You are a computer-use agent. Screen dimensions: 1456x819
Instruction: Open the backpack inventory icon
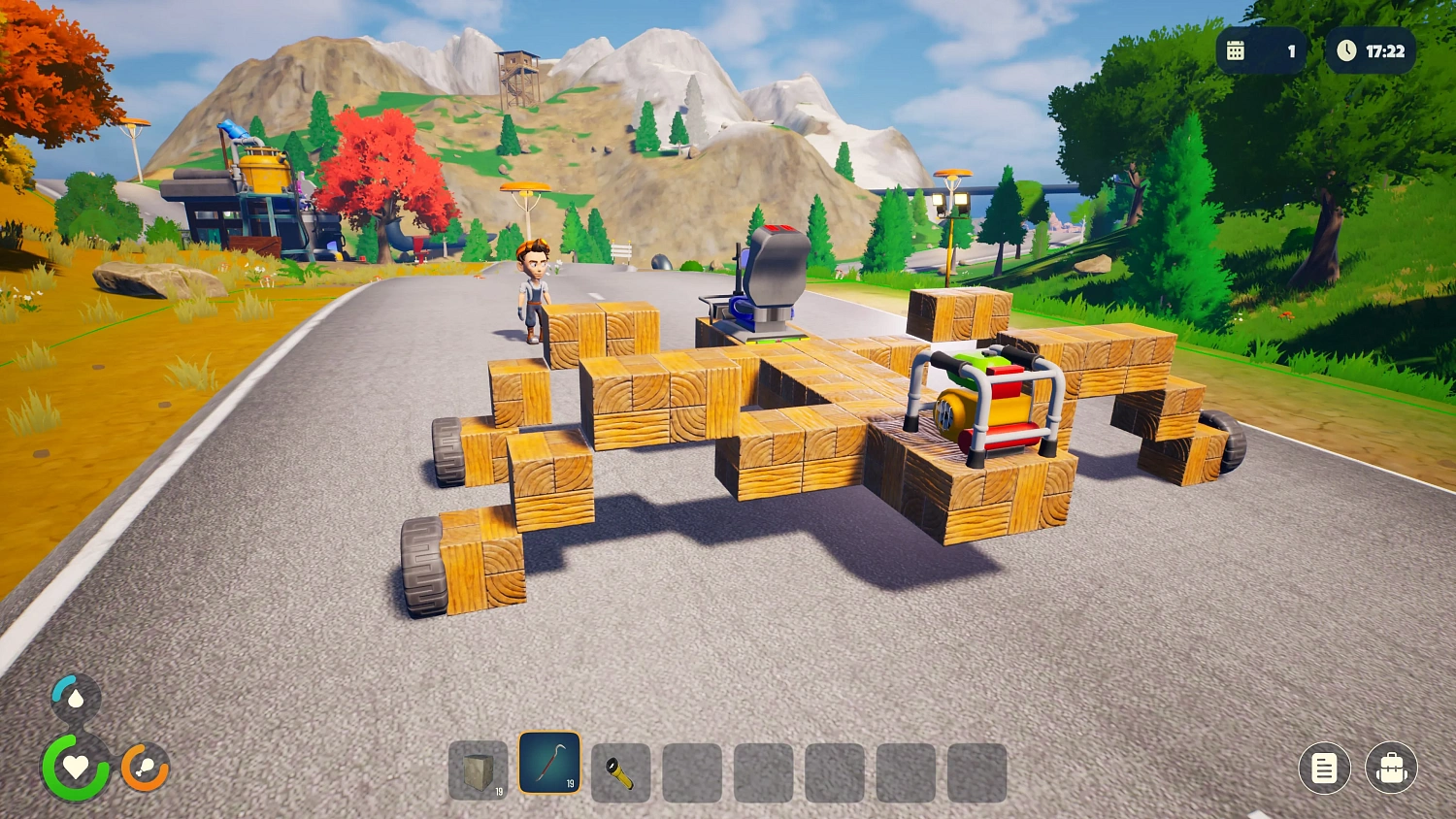coord(1392,768)
